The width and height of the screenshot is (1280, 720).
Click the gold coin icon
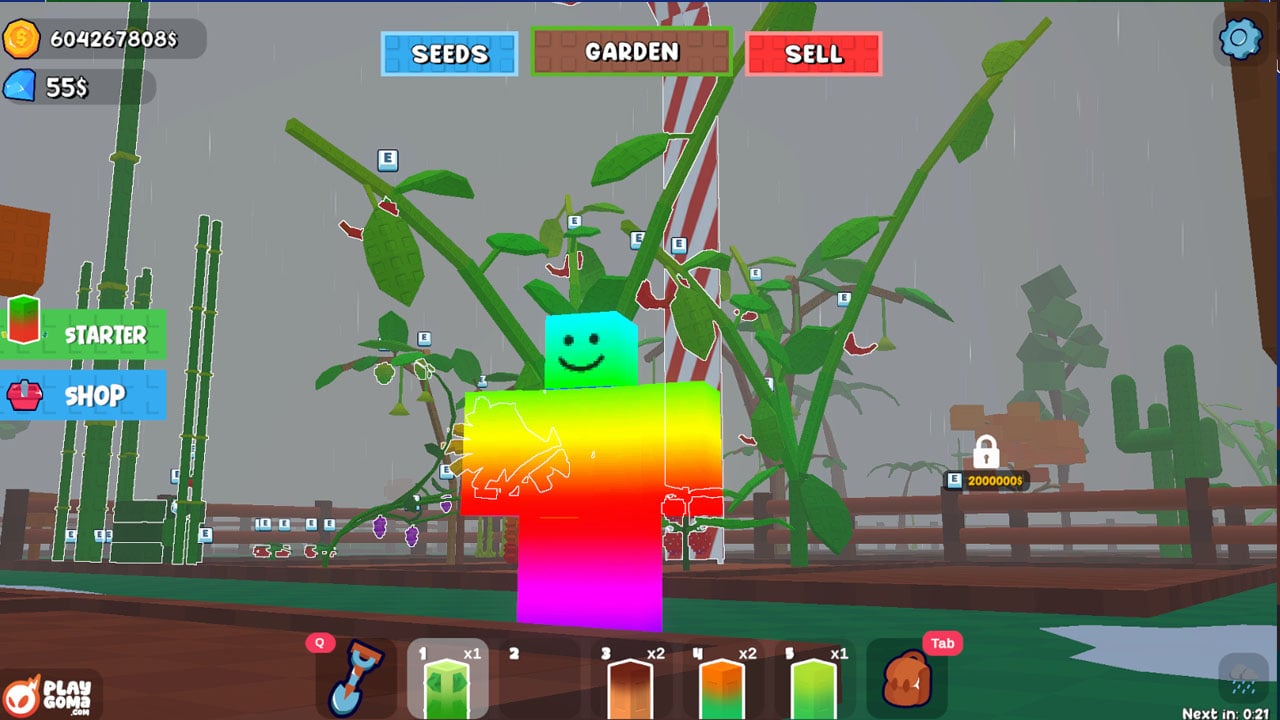pyautogui.click(x=21, y=39)
